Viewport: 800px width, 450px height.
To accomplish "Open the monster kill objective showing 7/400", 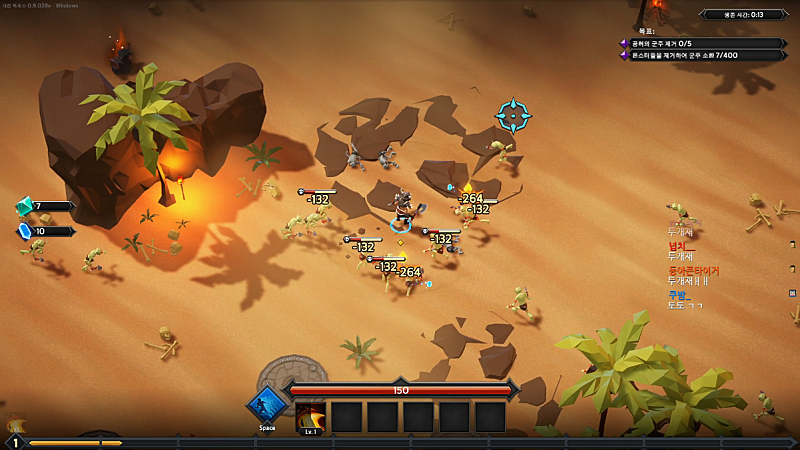I will click(702, 55).
